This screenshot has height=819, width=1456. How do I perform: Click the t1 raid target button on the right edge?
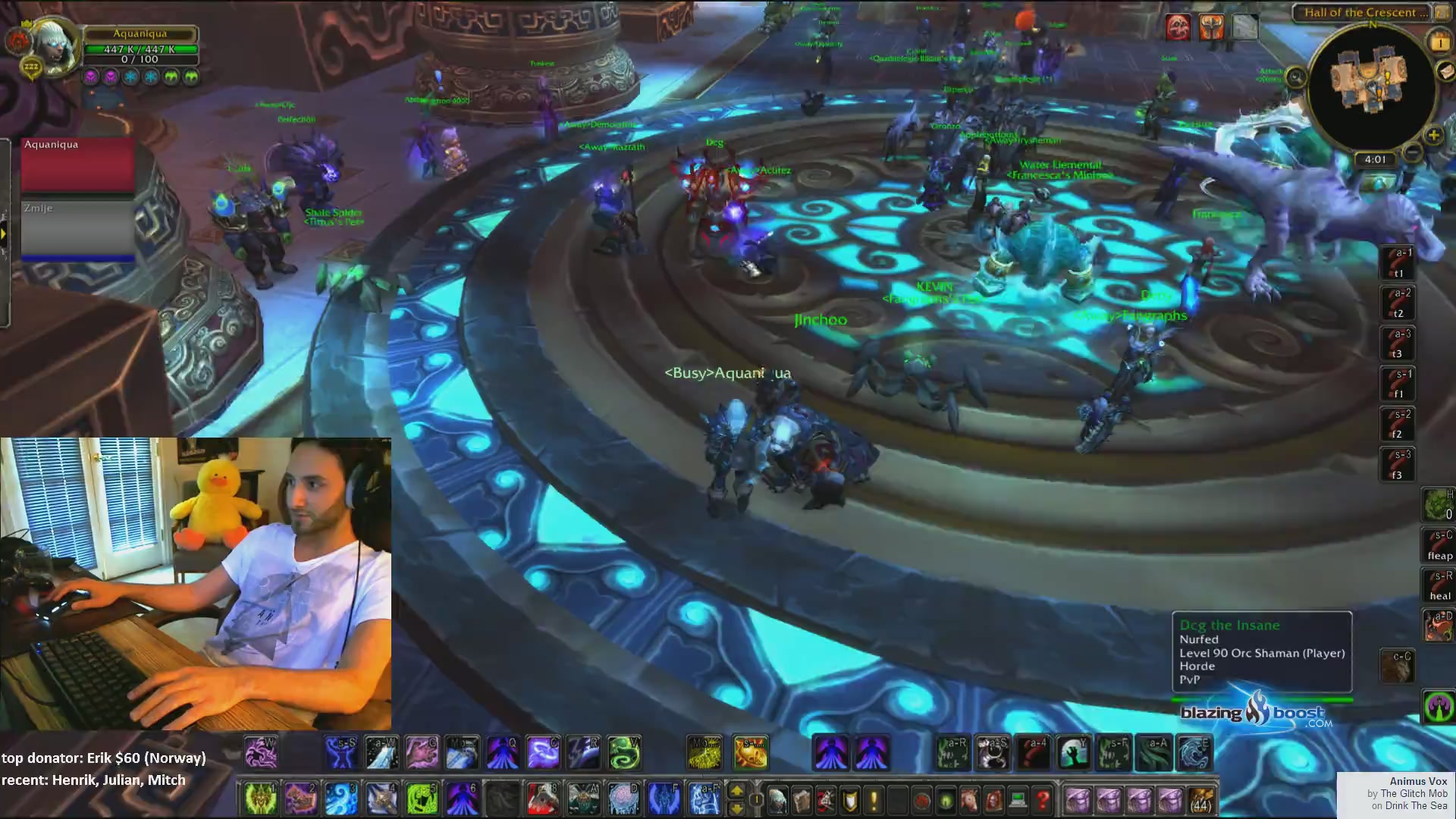[1398, 265]
